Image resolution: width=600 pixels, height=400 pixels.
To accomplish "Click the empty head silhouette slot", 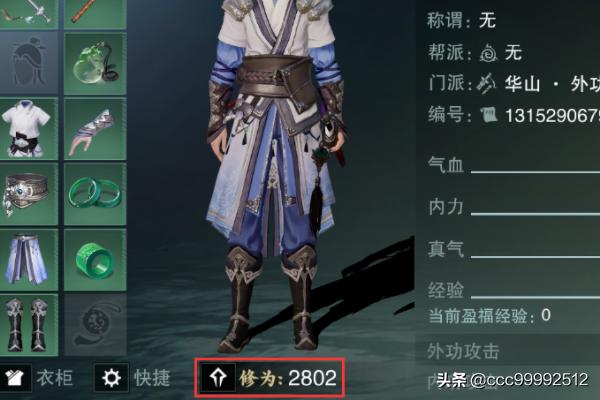I will tap(28, 63).
